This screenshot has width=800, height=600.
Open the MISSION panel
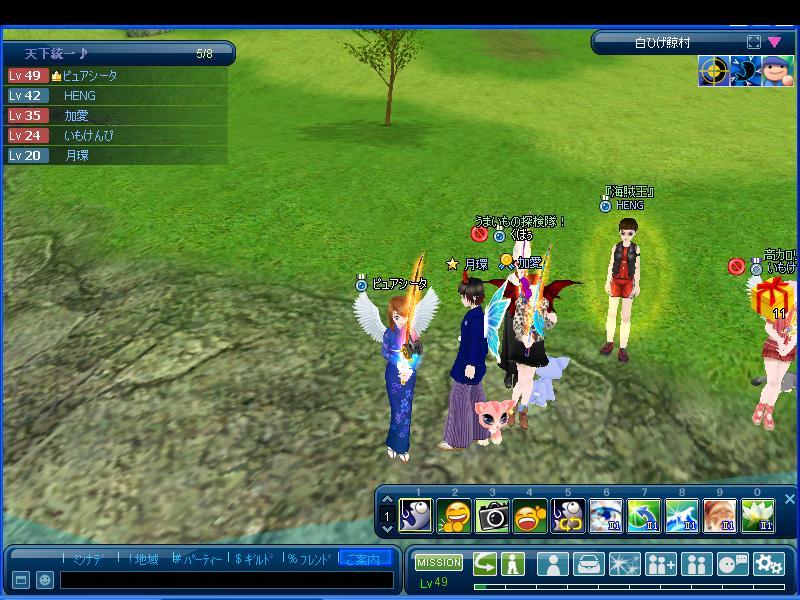[439, 563]
